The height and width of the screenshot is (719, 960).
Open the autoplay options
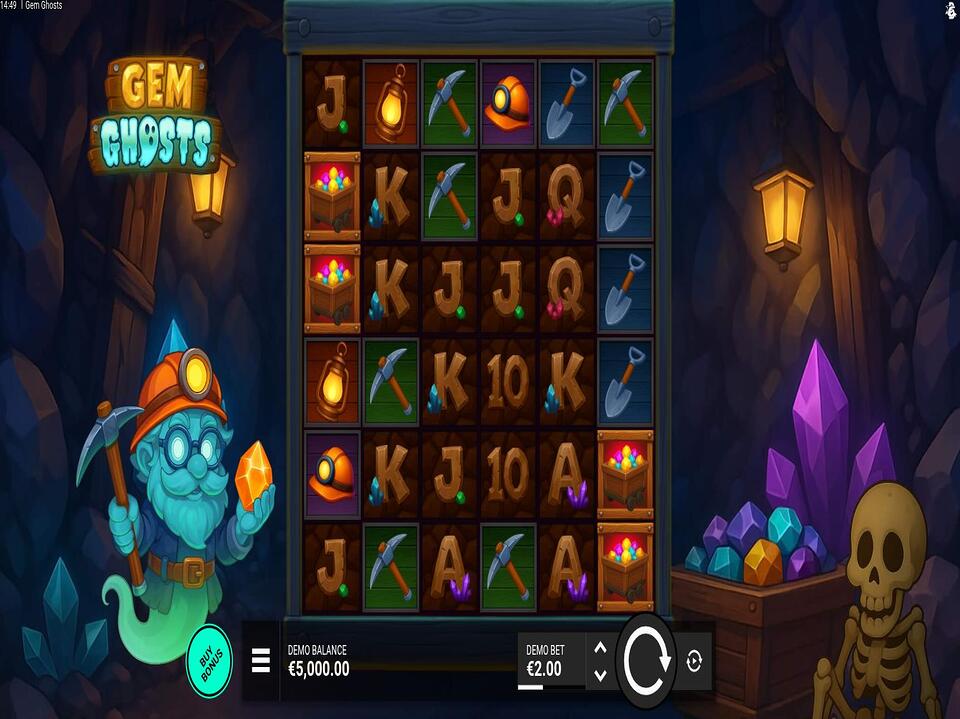(696, 661)
